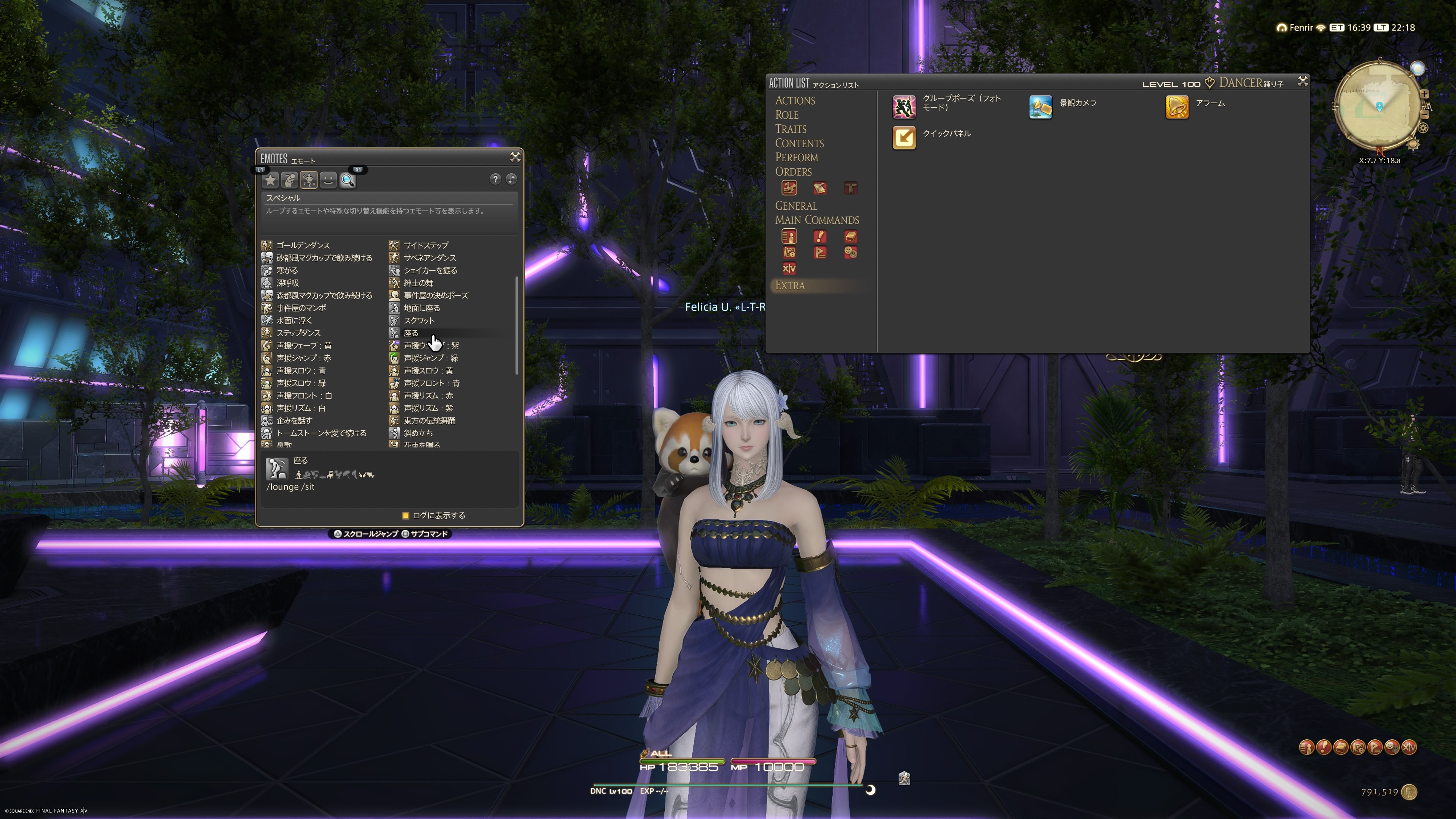The width and height of the screenshot is (1456, 819).
Task: Activate the グループポーズ photo mode icon
Action: tap(903, 107)
